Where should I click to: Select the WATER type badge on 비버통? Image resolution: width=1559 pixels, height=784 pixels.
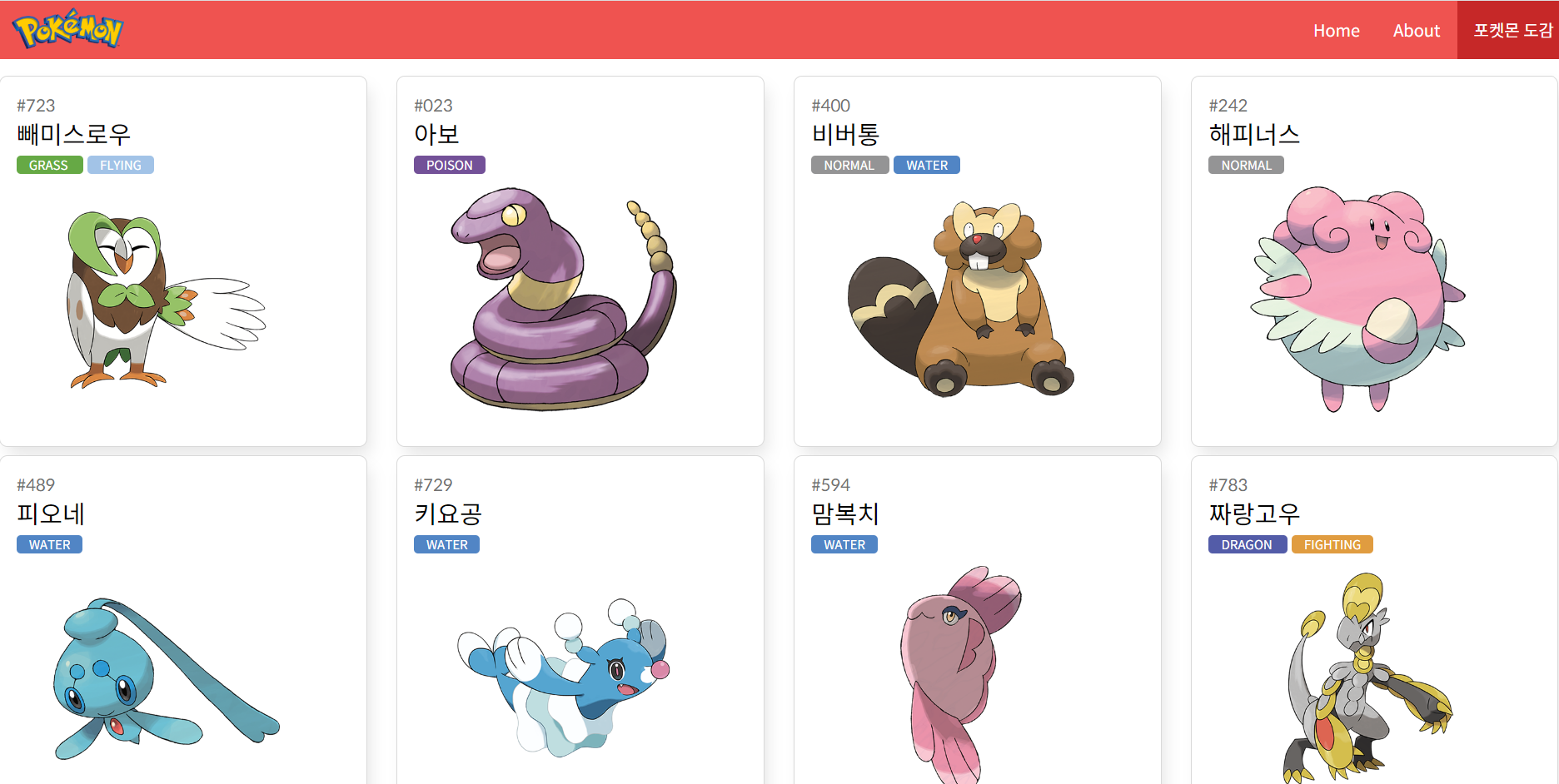point(926,165)
